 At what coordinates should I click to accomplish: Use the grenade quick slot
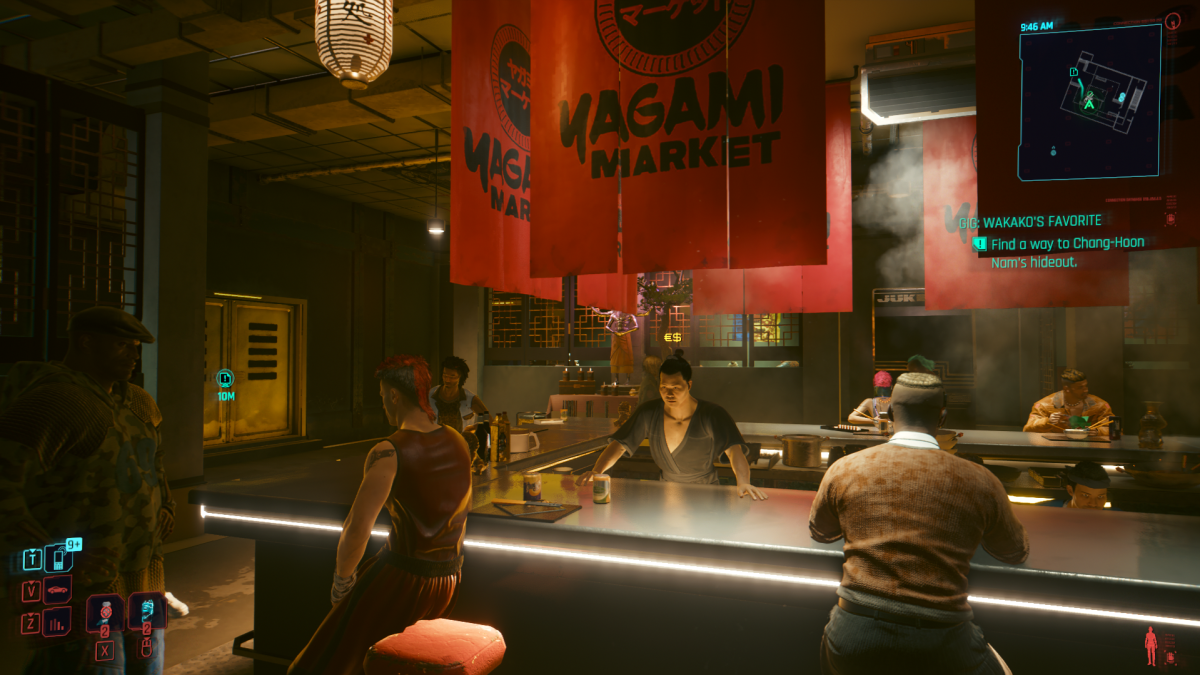tap(105, 612)
